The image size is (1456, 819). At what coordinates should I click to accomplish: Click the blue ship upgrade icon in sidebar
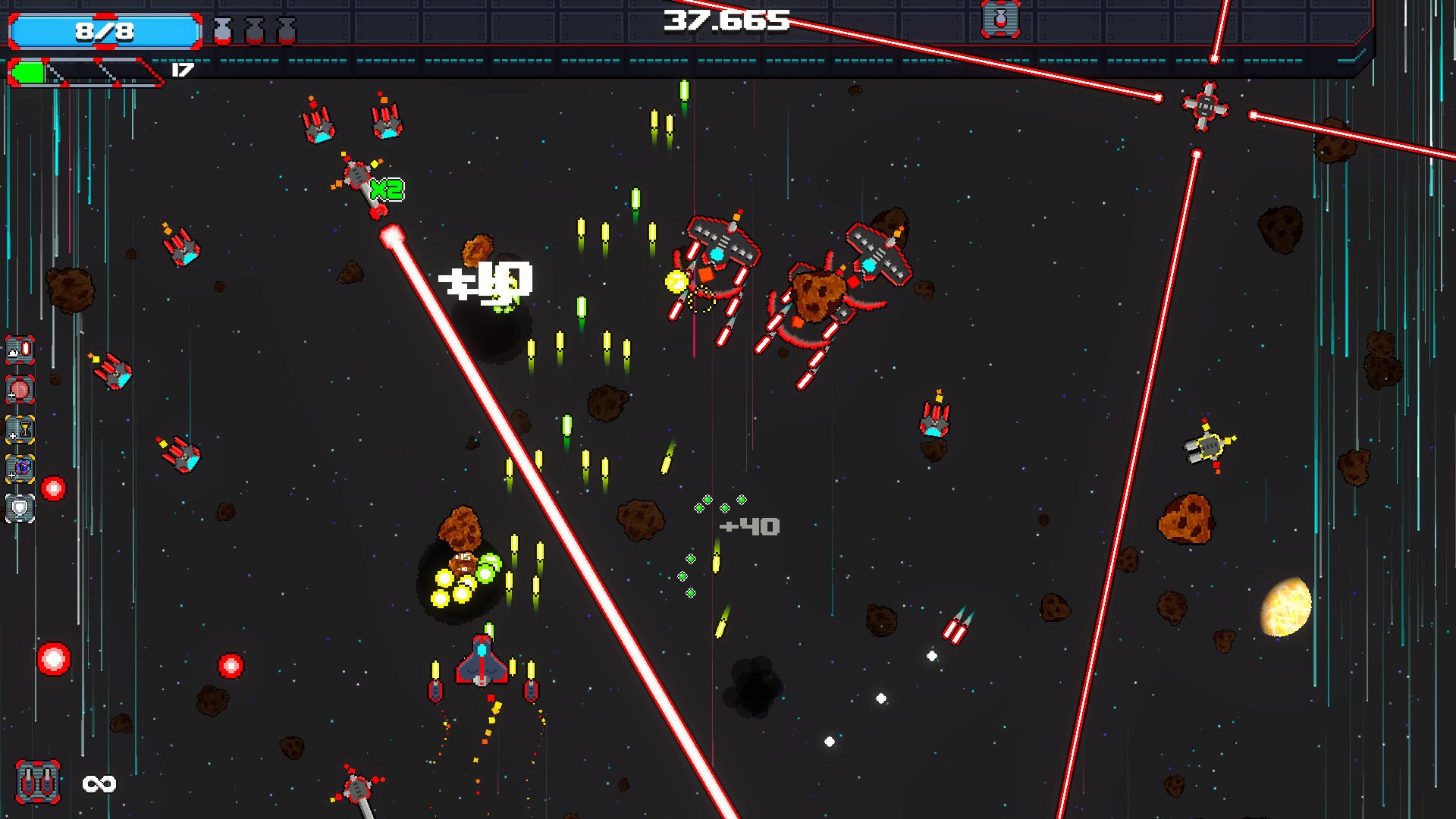pos(20,470)
